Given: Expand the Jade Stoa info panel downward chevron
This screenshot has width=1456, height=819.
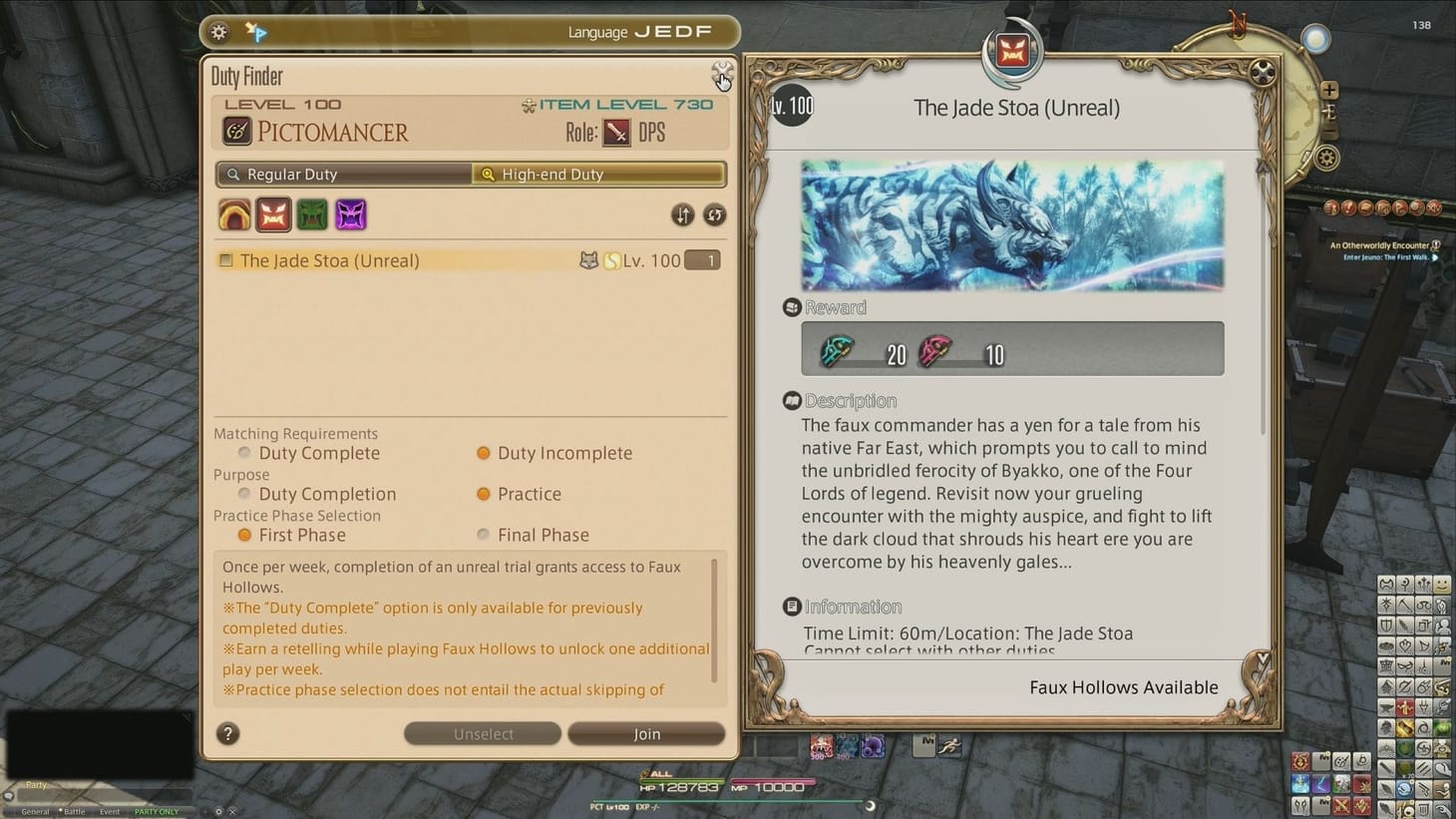Looking at the screenshot, I should (1261, 658).
